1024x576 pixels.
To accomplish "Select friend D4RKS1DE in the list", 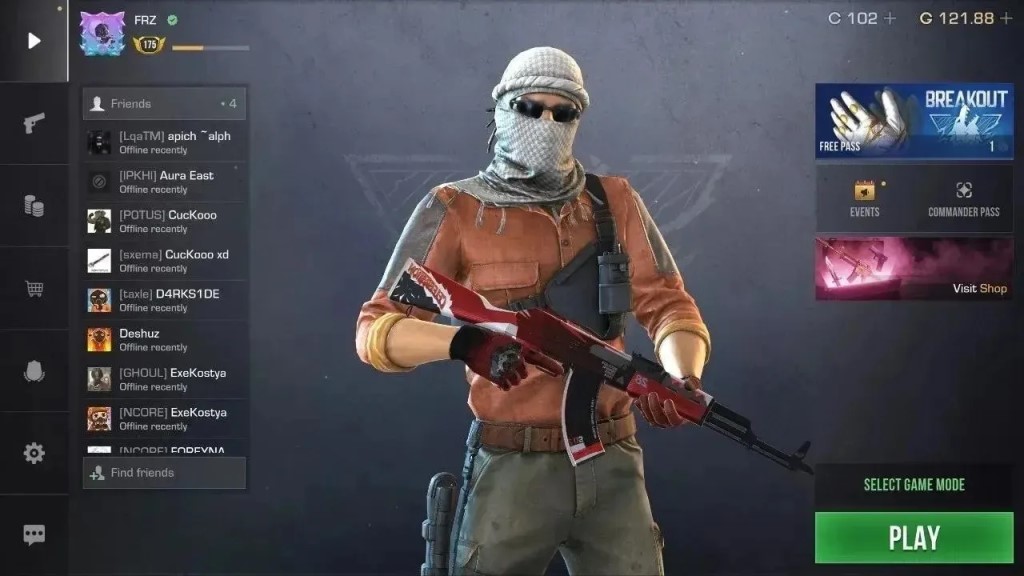I will (164, 300).
